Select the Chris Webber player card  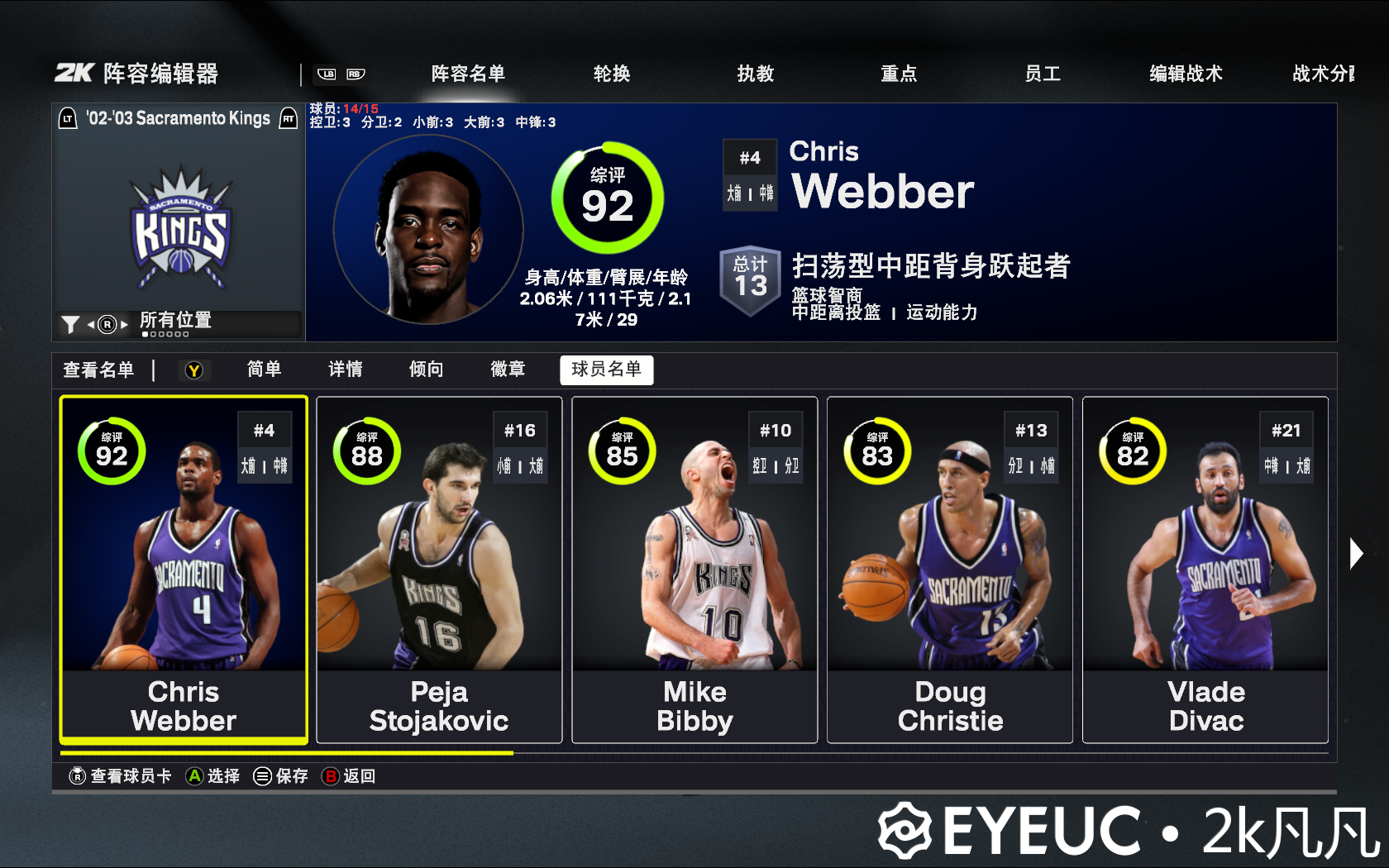[x=184, y=570]
